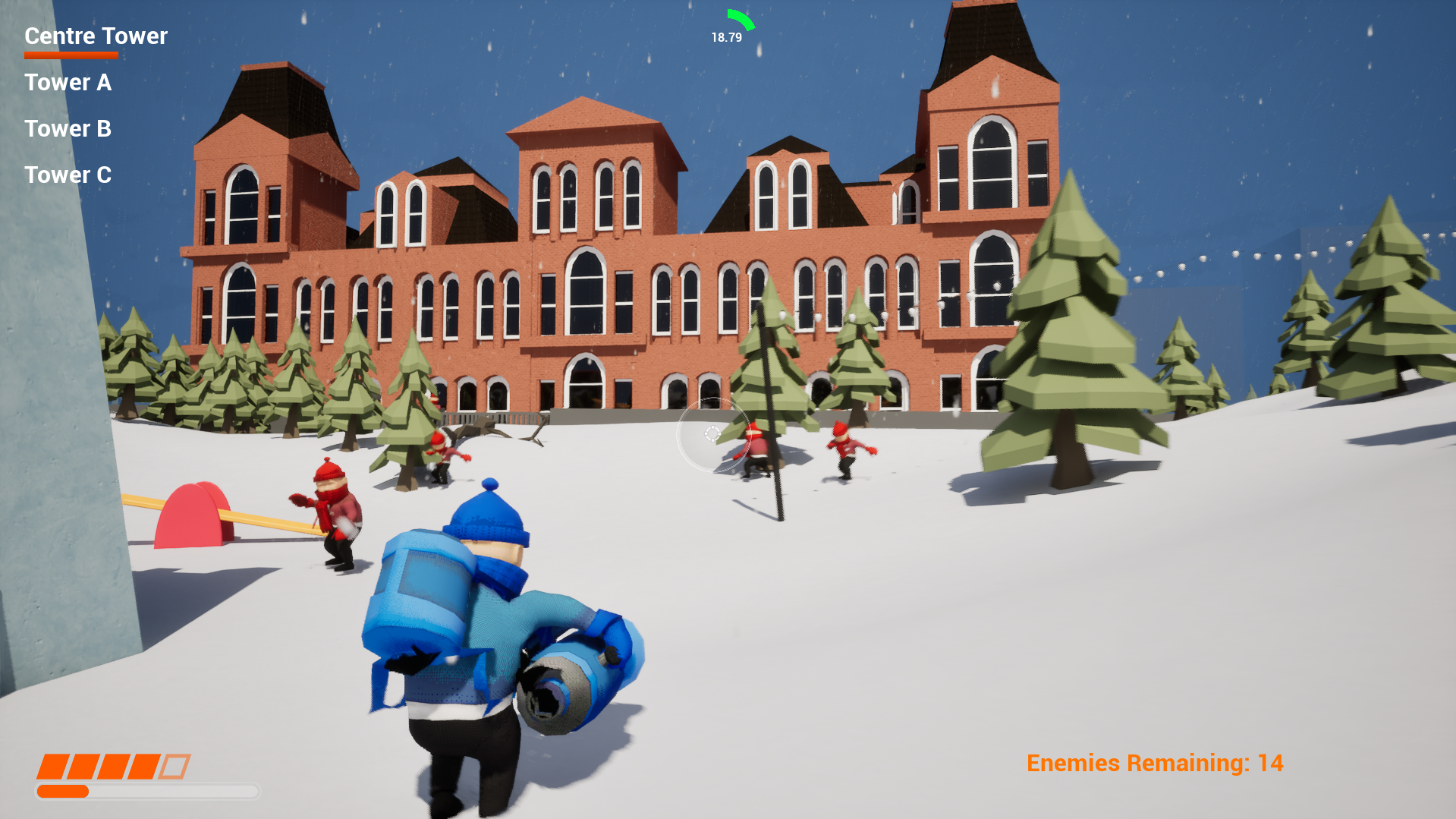
Task: Click the orange underline beneath Centre Tower
Action: pos(71,55)
